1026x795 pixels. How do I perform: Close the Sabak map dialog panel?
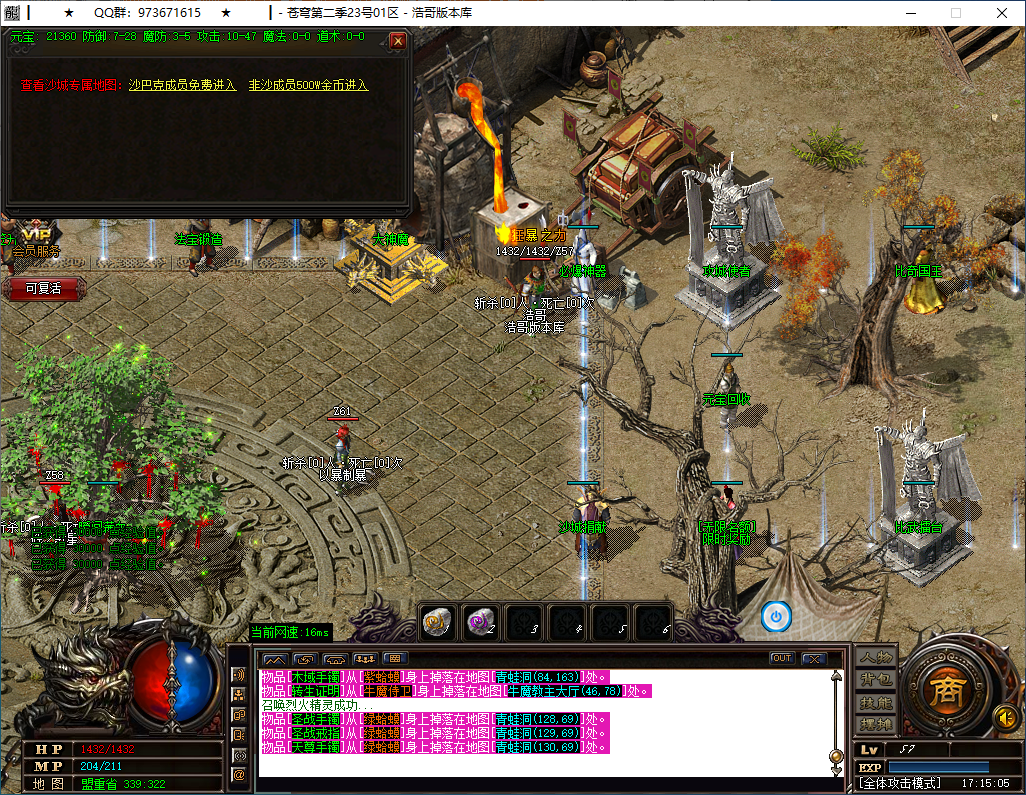[x=398, y=41]
